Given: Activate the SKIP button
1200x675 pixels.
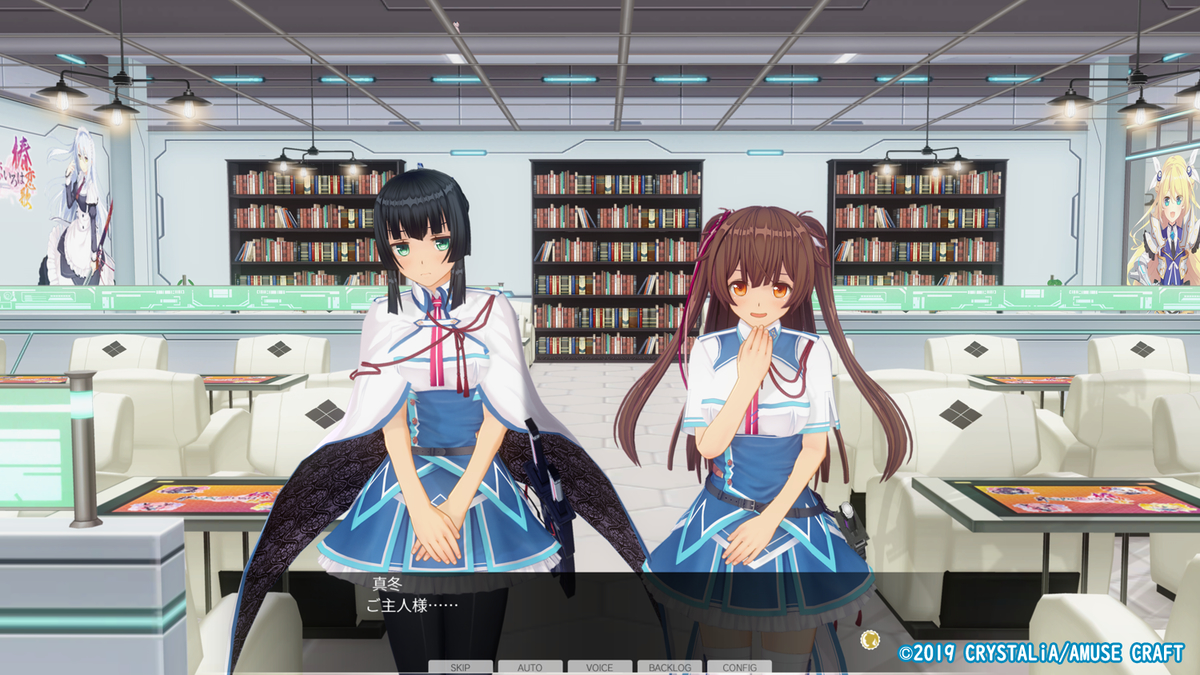Looking at the screenshot, I should click(461, 667).
